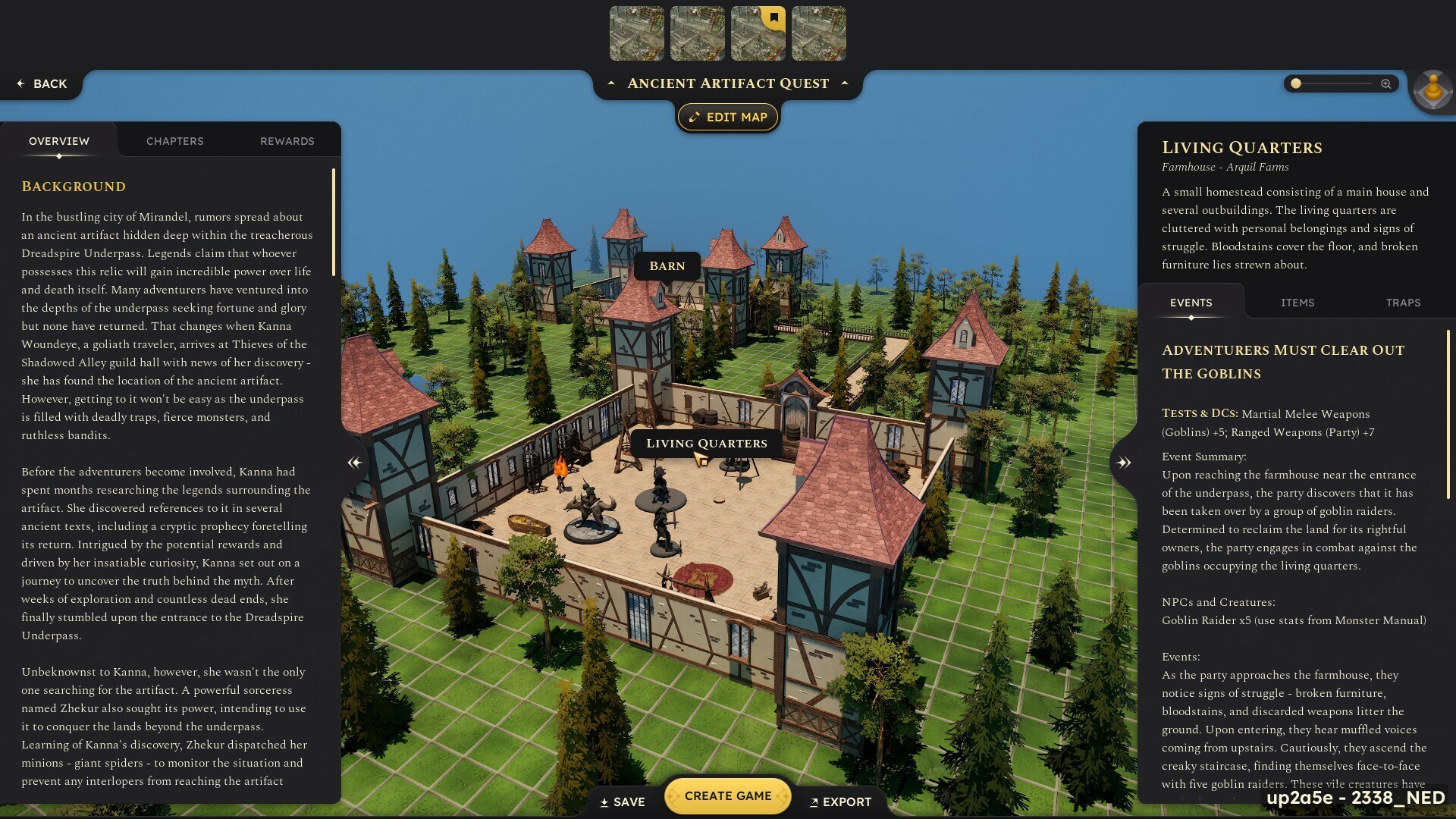Image resolution: width=1456 pixels, height=819 pixels.
Task: Open the Traps tab
Action: [1403, 303]
